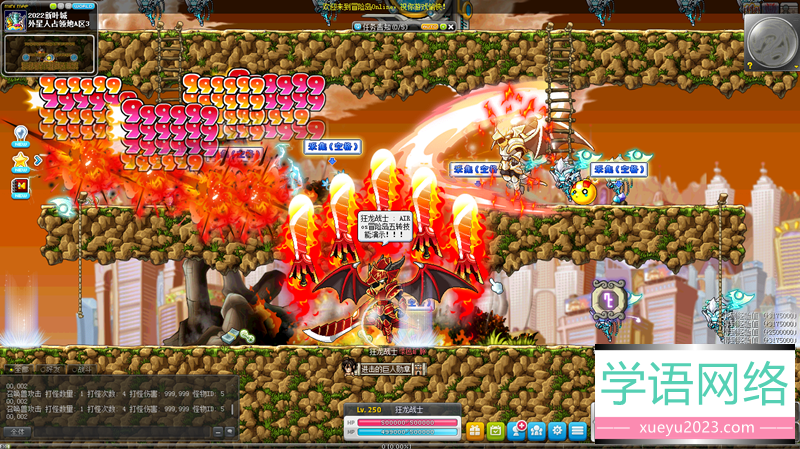Viewport: 800px width, 449px height.
Task: Open the gear settings button
Action: pyautogui.click(x=558, y=430)
